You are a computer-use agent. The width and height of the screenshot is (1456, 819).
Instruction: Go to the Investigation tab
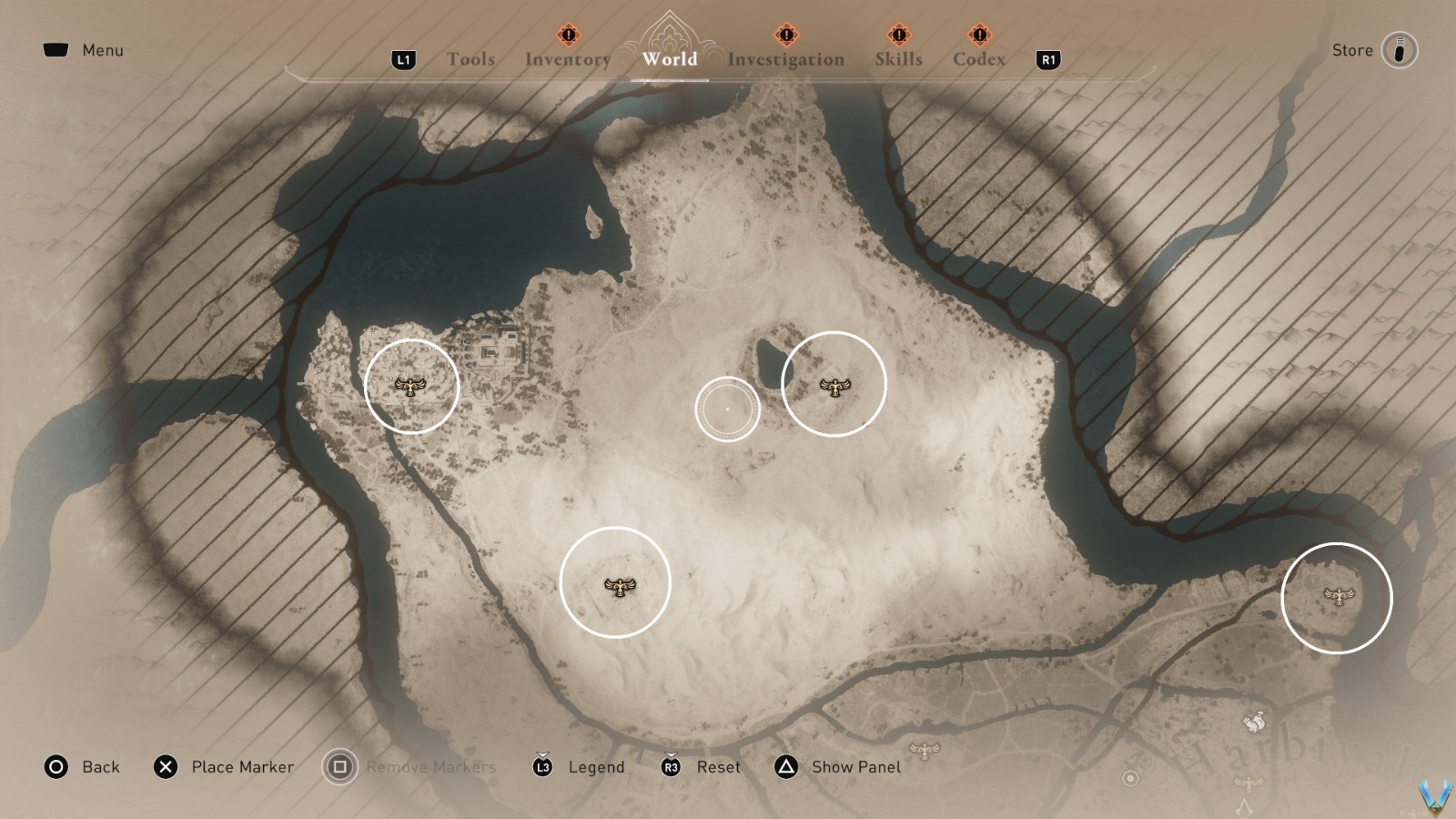tap(785, 59)
